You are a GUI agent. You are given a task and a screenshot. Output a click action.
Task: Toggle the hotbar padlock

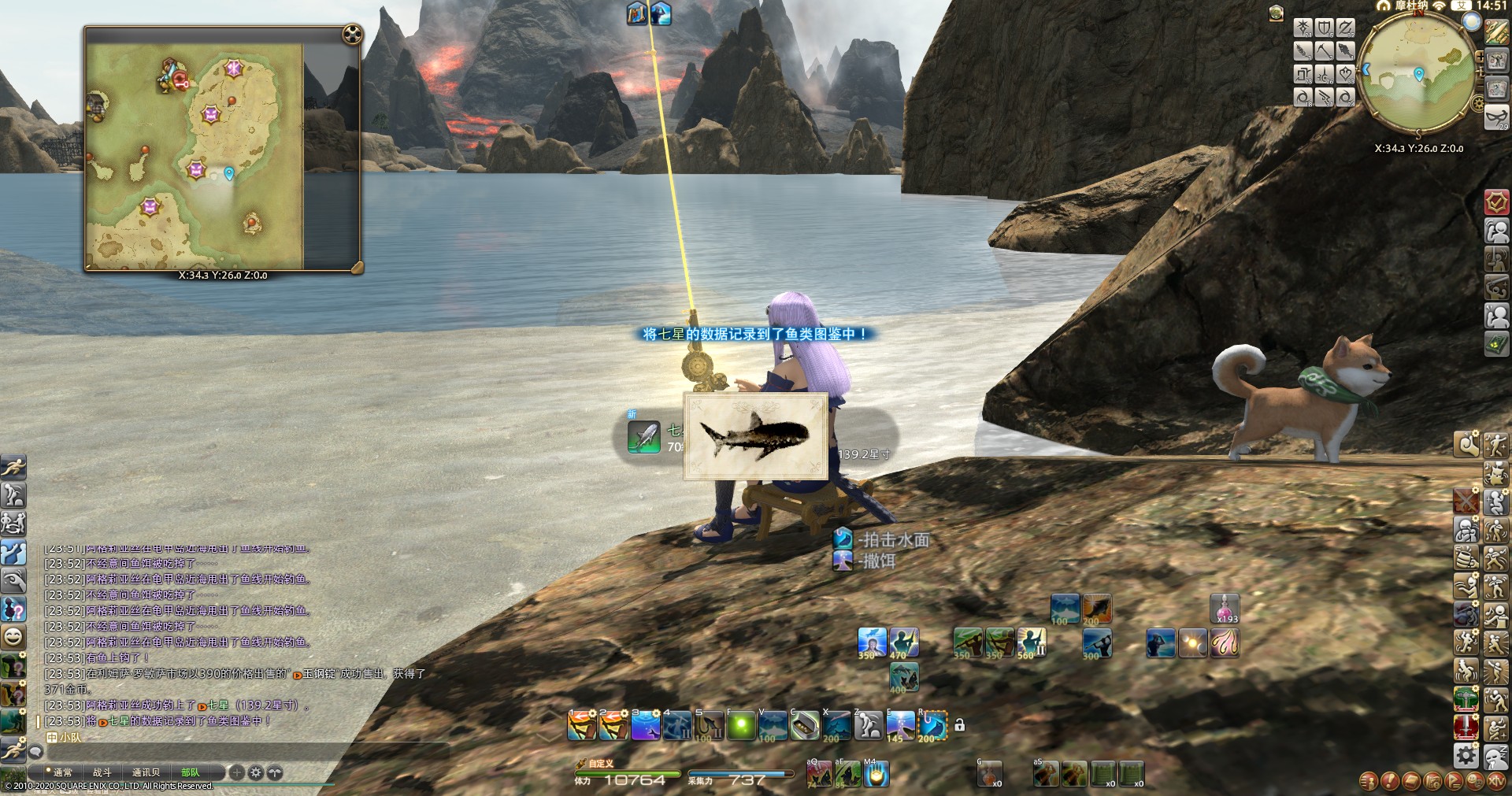[959, 724]
